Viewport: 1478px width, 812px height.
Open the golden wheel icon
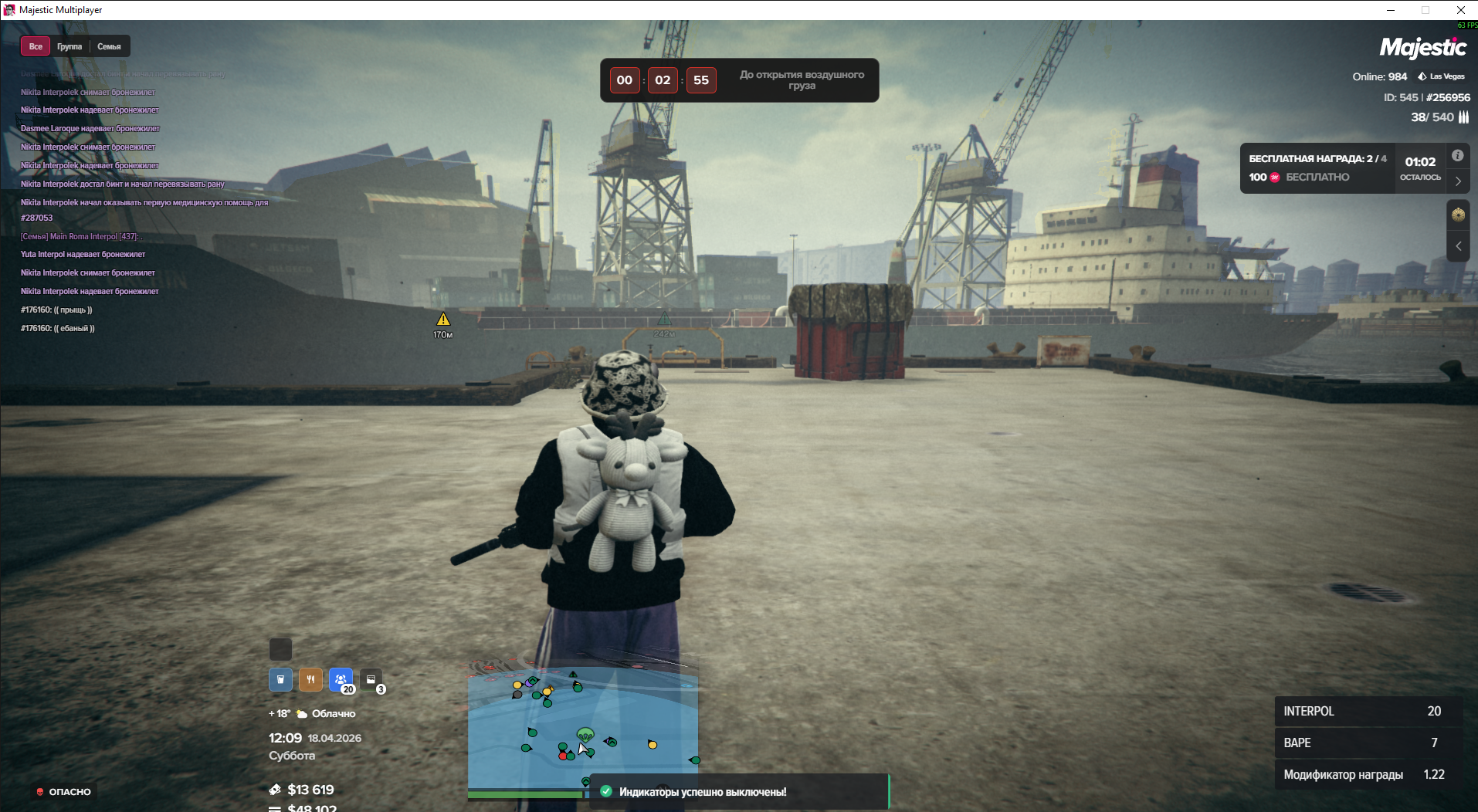(1458, 215)
